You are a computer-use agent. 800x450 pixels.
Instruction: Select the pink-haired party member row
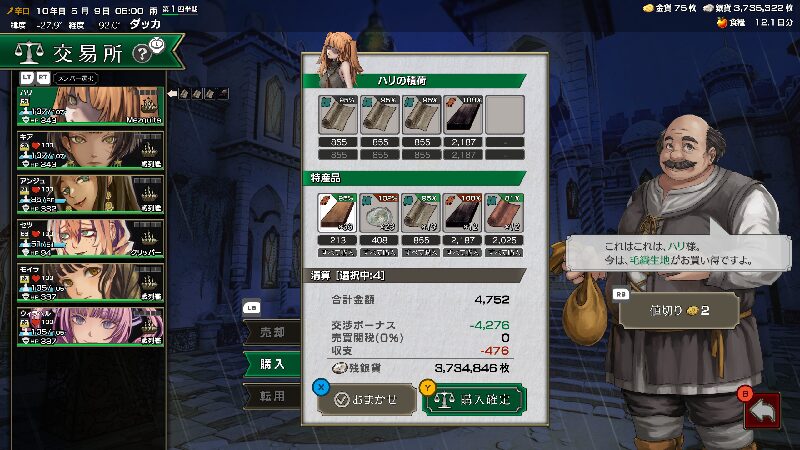pos(90,327)
